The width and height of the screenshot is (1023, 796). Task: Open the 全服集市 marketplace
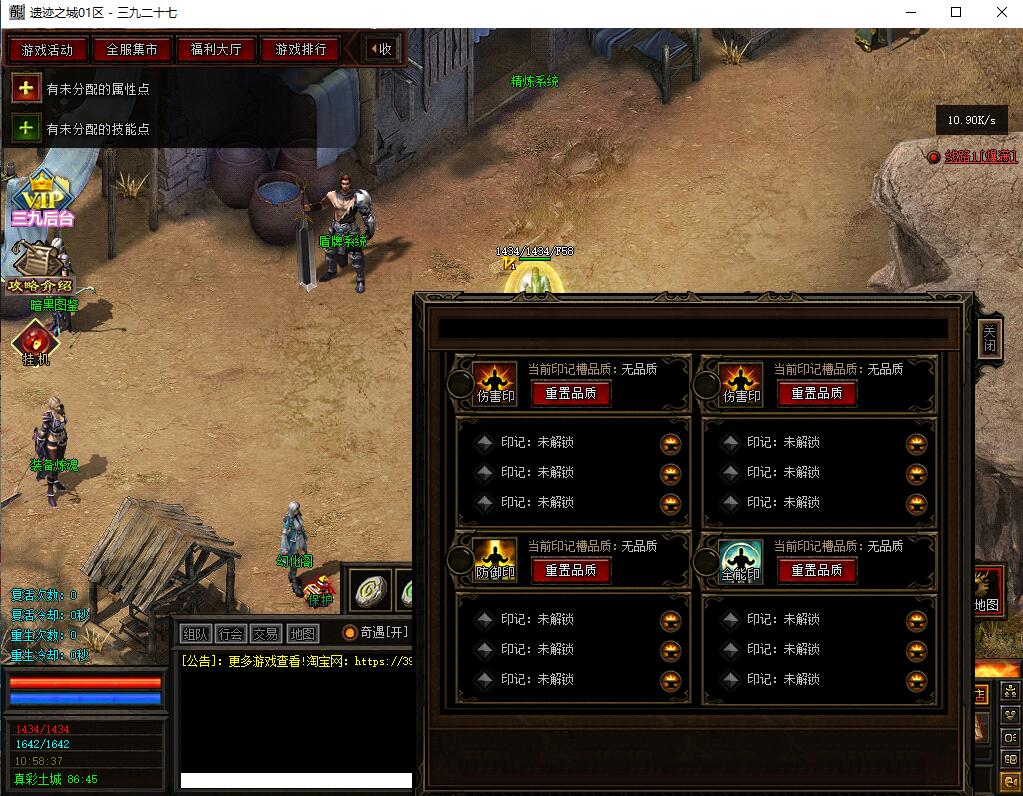tap(132, 49)
